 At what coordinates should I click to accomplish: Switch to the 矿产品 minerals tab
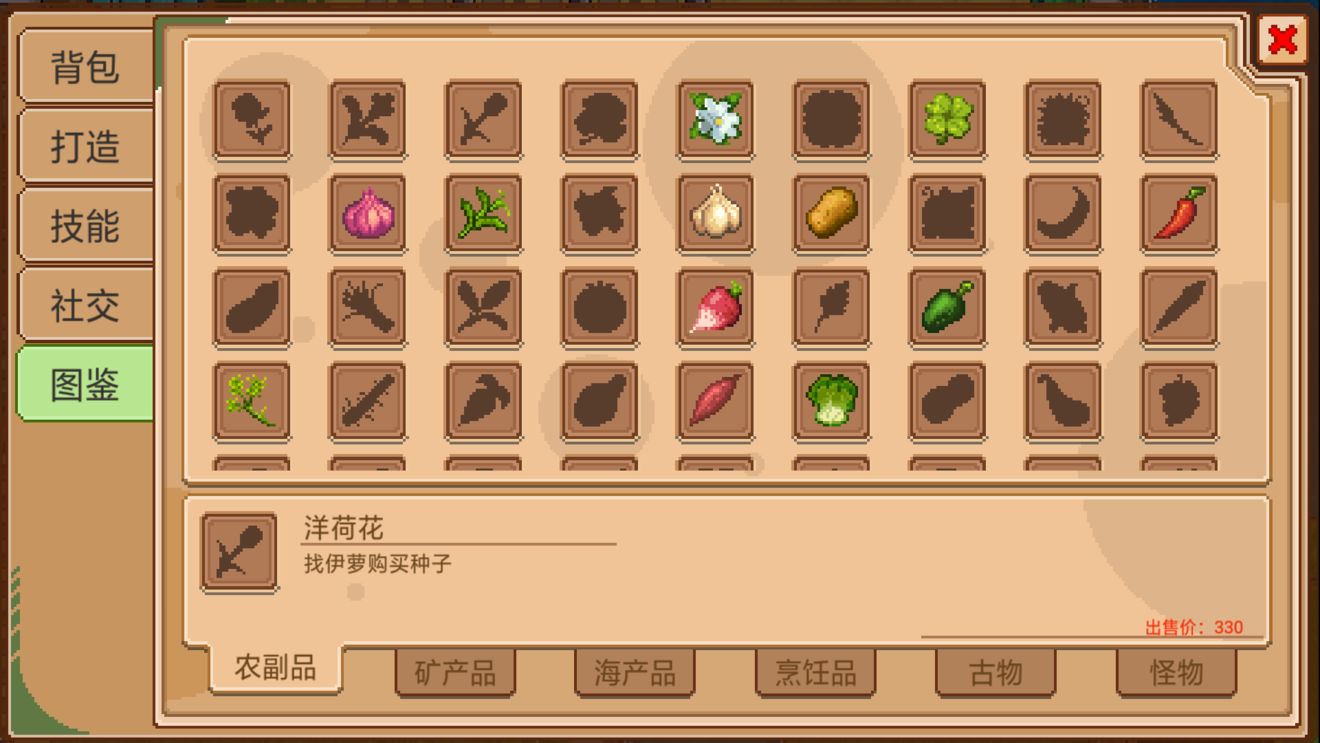coord(456,674)
